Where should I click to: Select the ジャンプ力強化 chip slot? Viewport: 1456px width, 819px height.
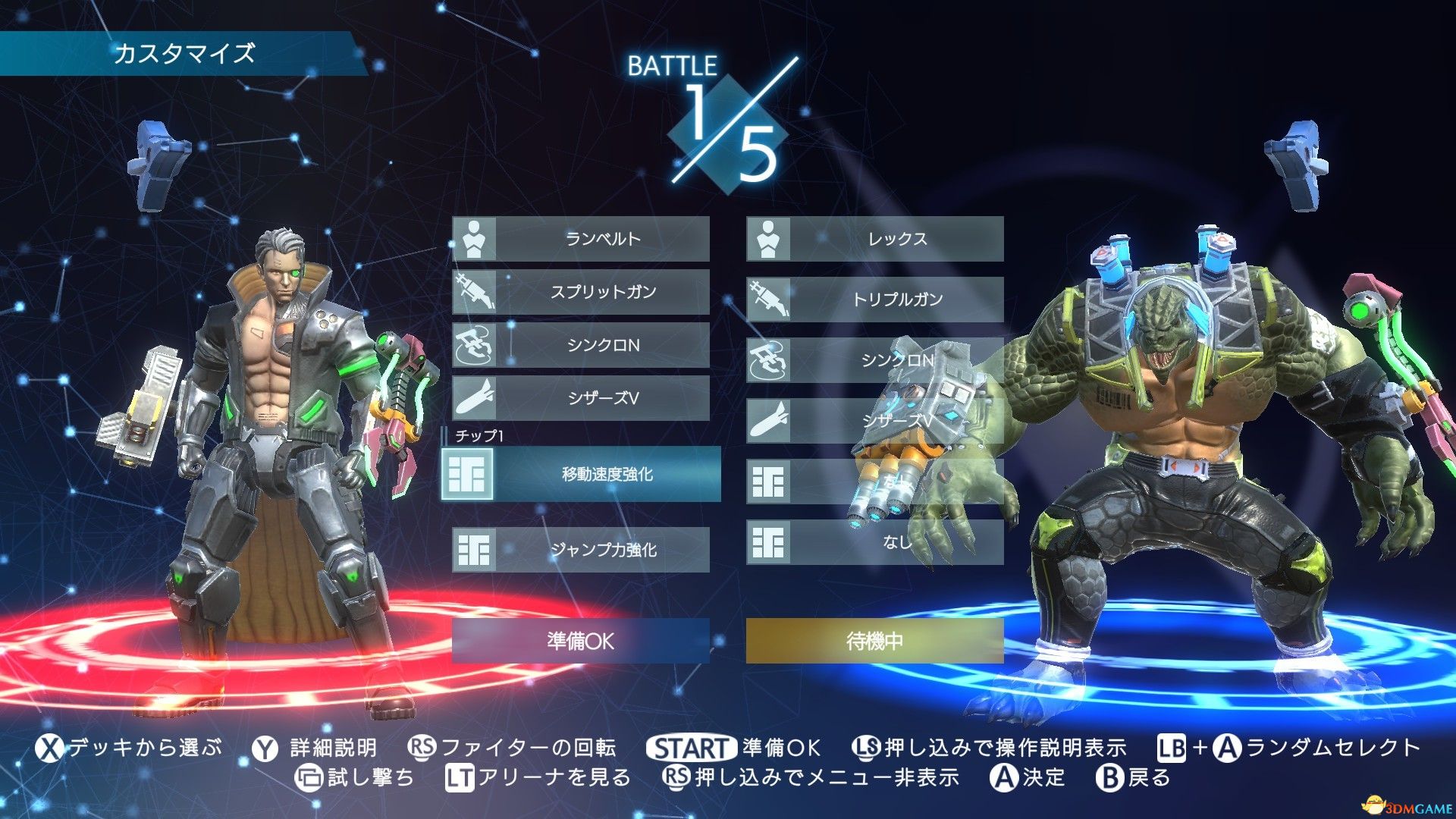click(581, 550)
